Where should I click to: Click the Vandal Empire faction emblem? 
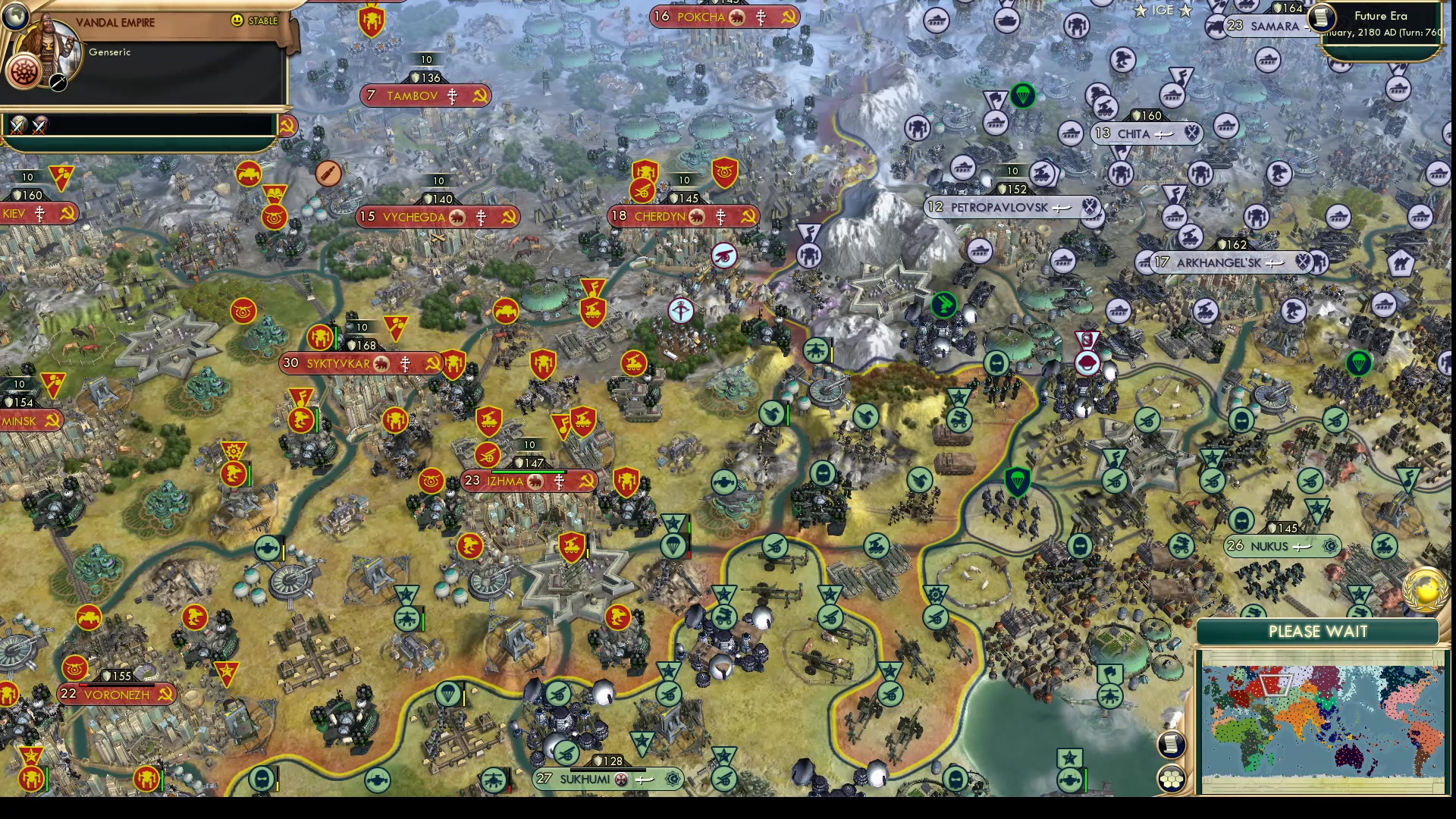pyautogui.click(x=25, y=72)
